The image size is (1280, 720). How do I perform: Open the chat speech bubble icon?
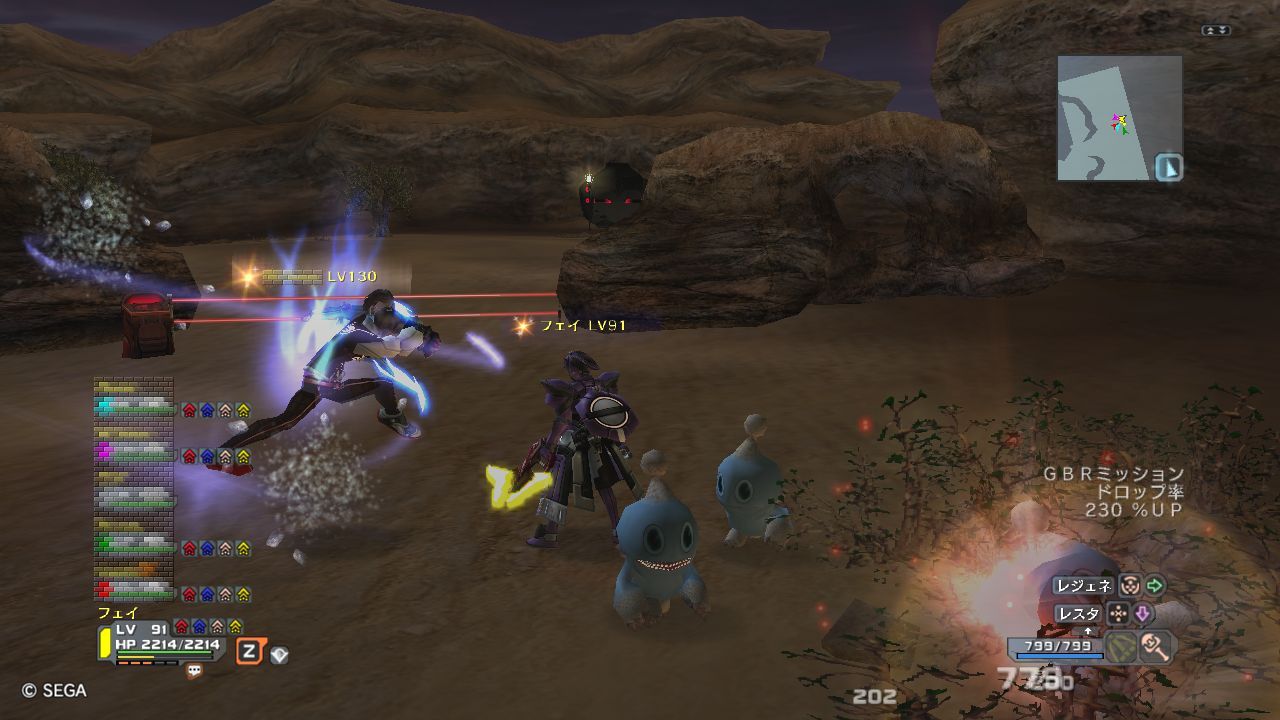click(x=194, y=671)
